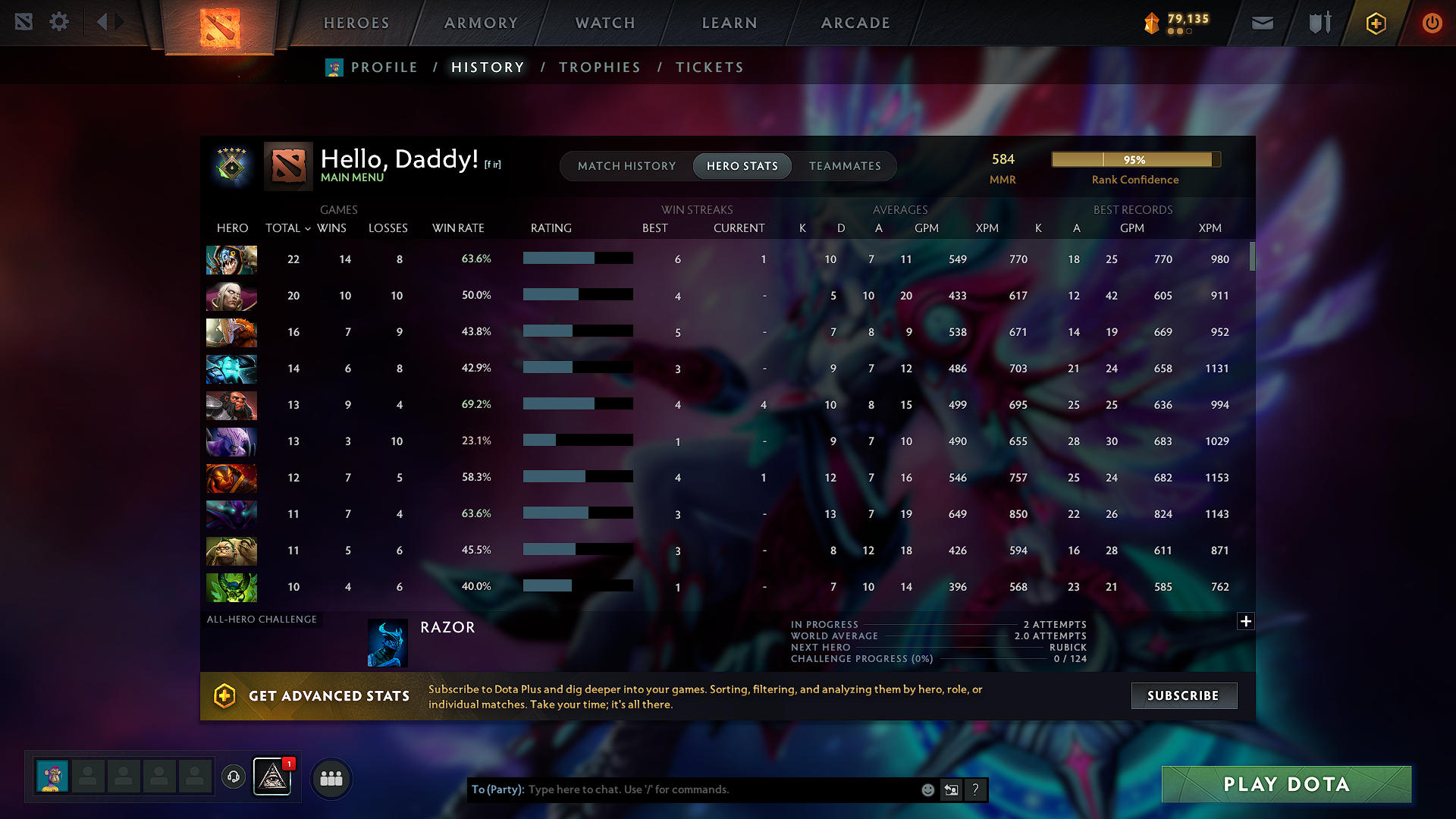This screenshot has height=819, width=1456.
Task: Open the emoticon picker in the chat bar
Action: (x=927, y=789)
